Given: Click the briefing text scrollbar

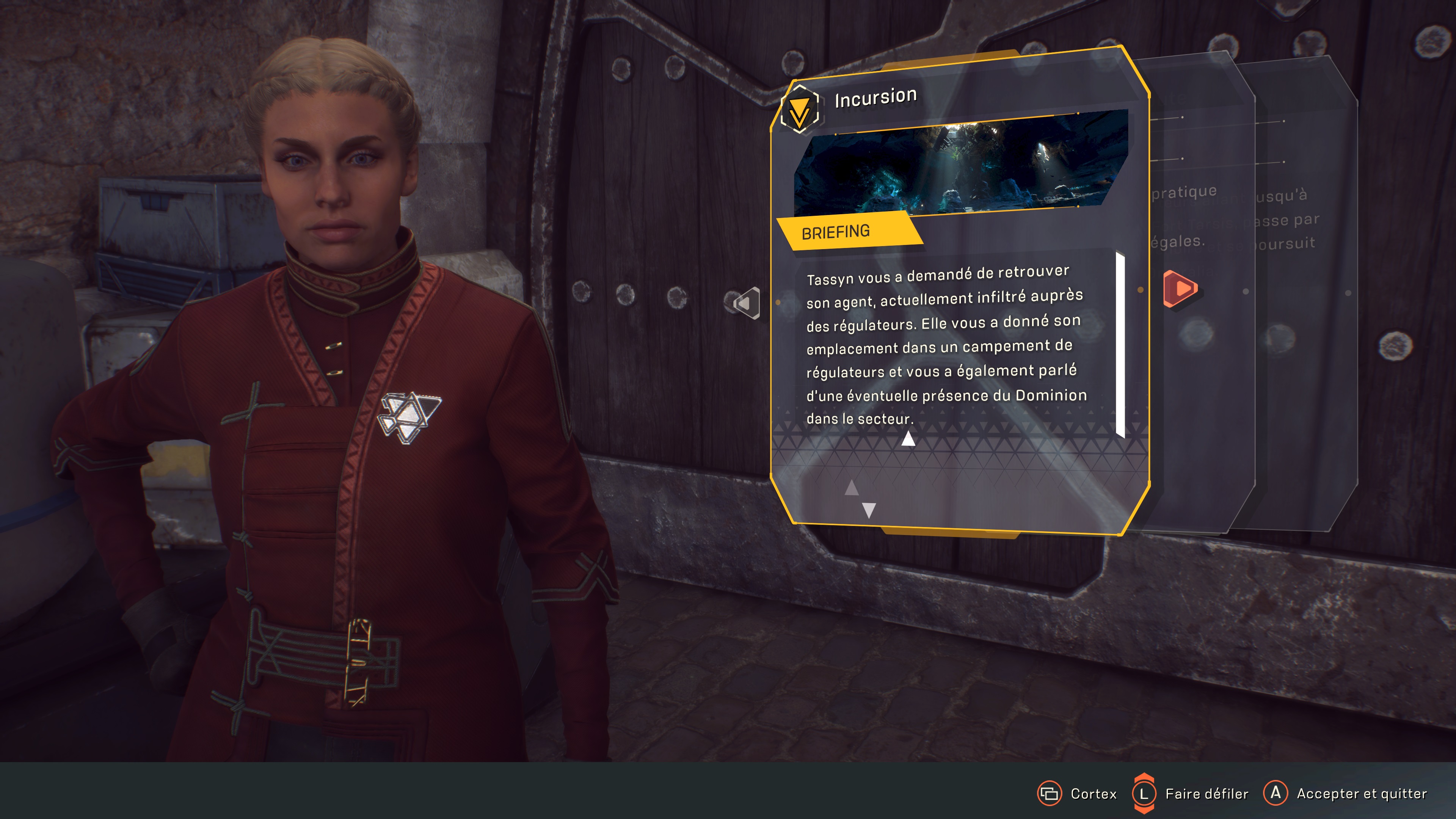Looking at the screenshot, I should (1120, 345).
